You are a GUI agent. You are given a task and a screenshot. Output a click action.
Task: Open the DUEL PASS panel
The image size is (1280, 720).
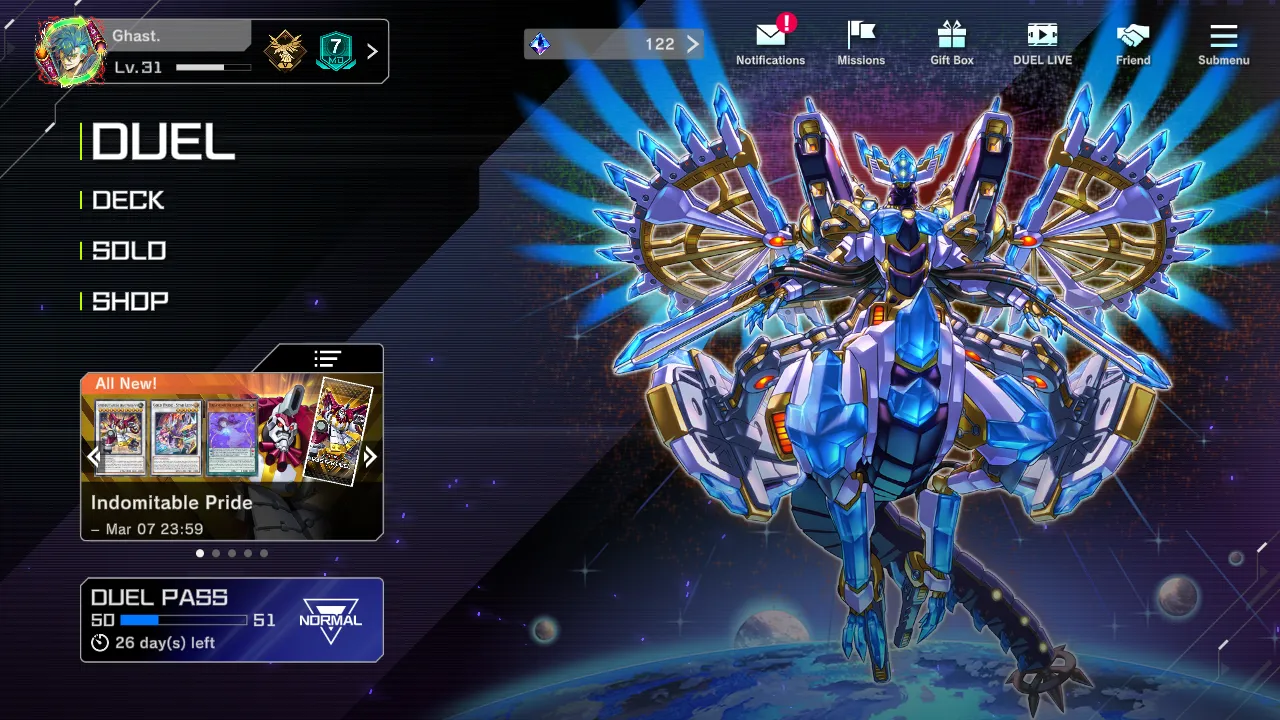[x=231, y=620]
